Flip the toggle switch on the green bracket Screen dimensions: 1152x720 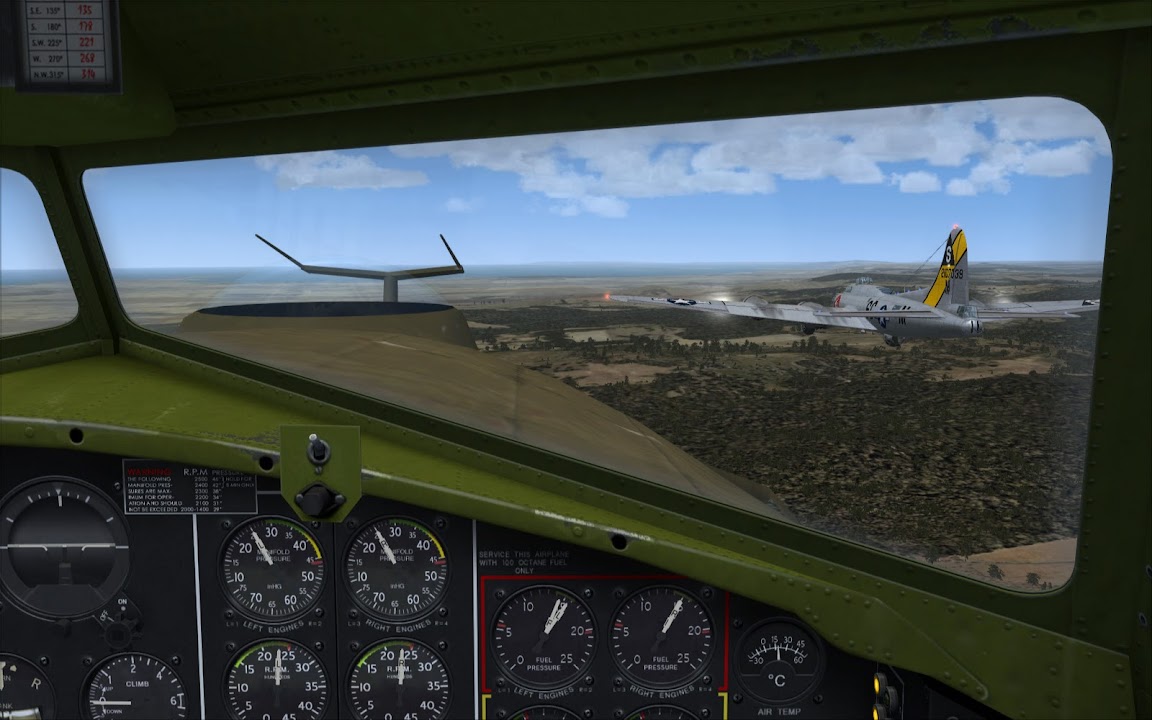[318, 449]
